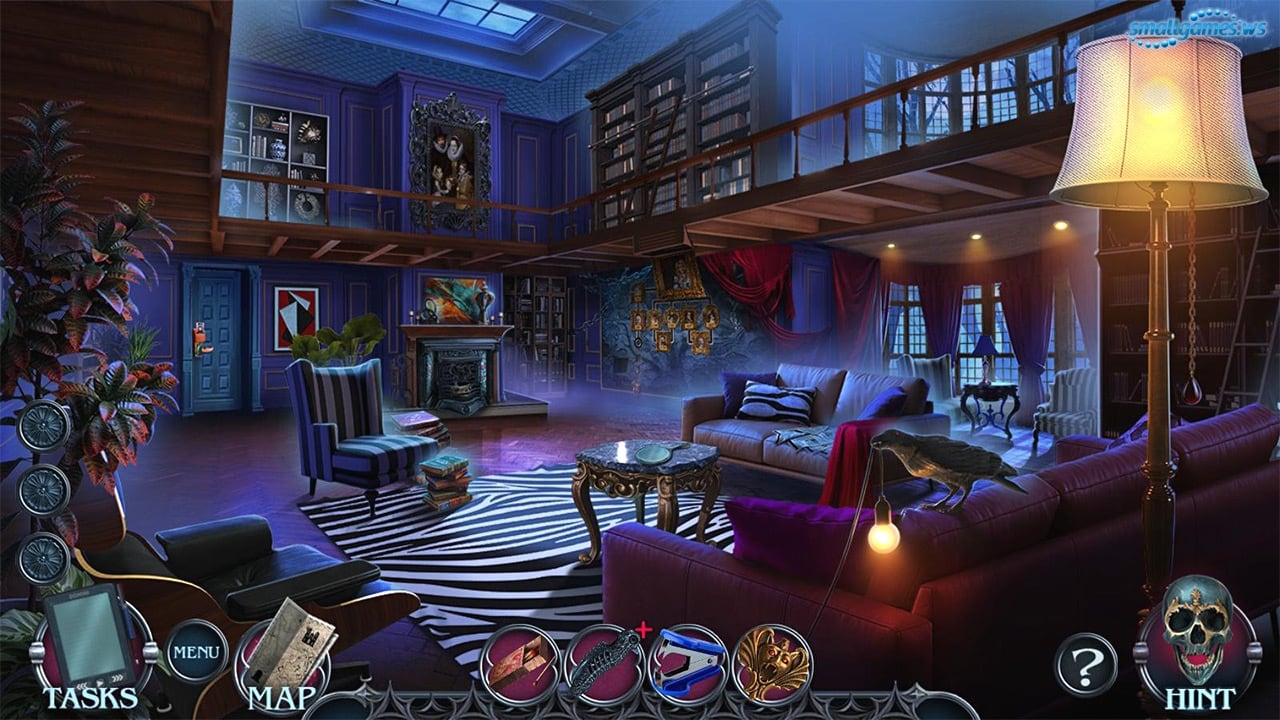Open the question mark help button
This screenshot has height=720, width=1280.
pyautogui.click(x=1085, y=663)
